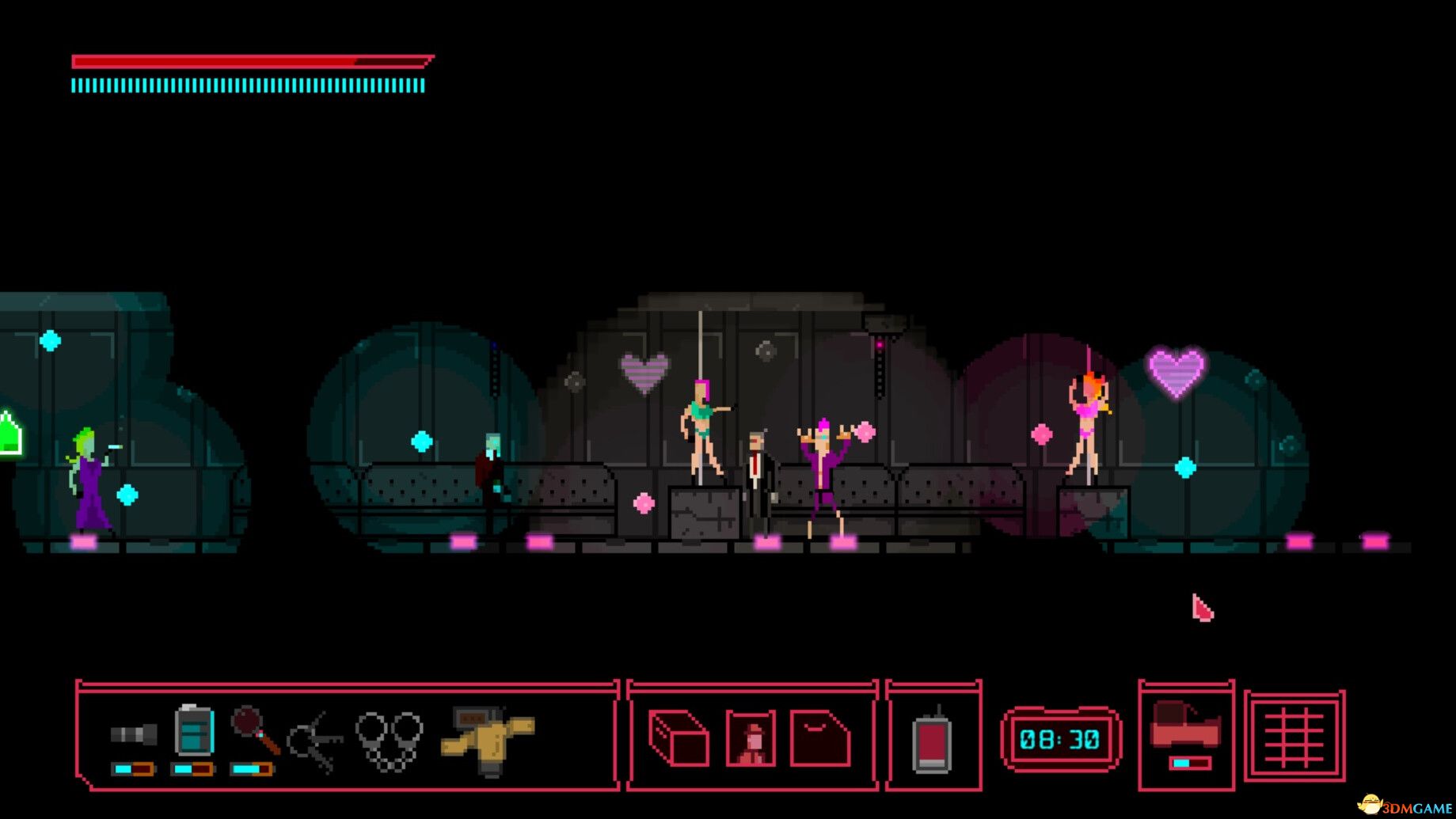
Task: Open the grid map panel
Action: pos(1294,737)
